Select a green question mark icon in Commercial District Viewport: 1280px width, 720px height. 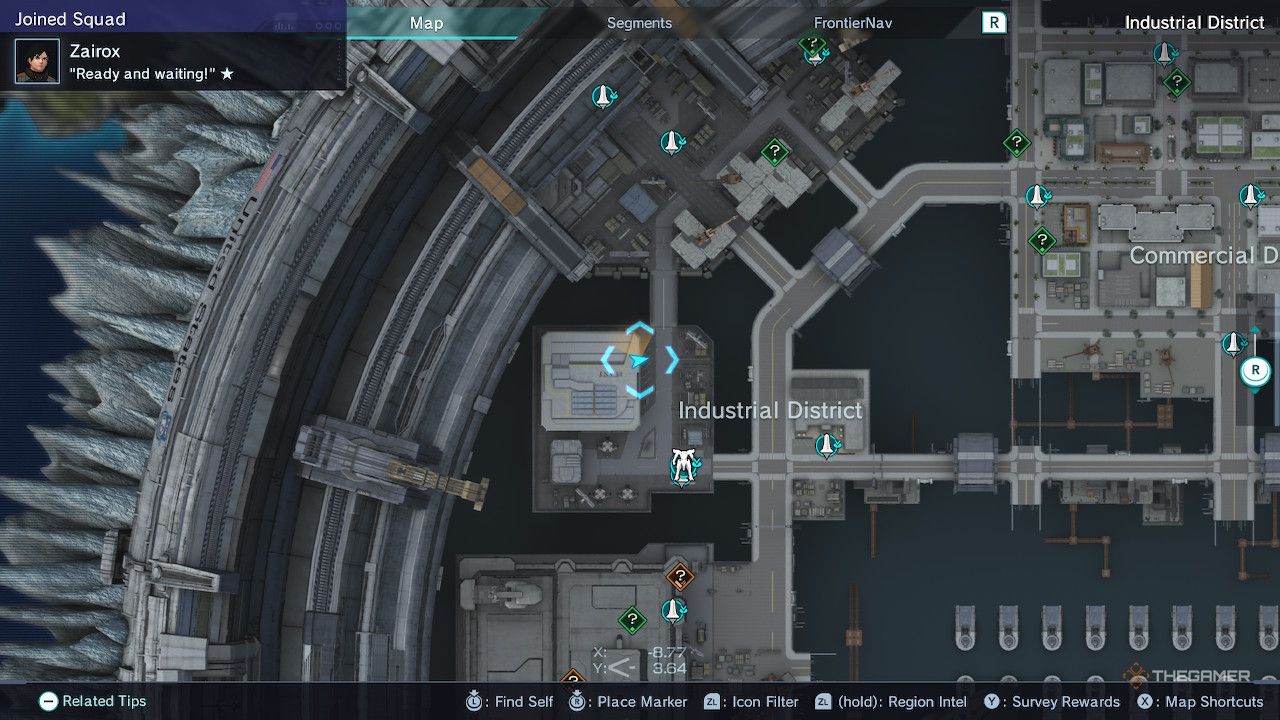pyautogui.click(x=1042, y=239)
